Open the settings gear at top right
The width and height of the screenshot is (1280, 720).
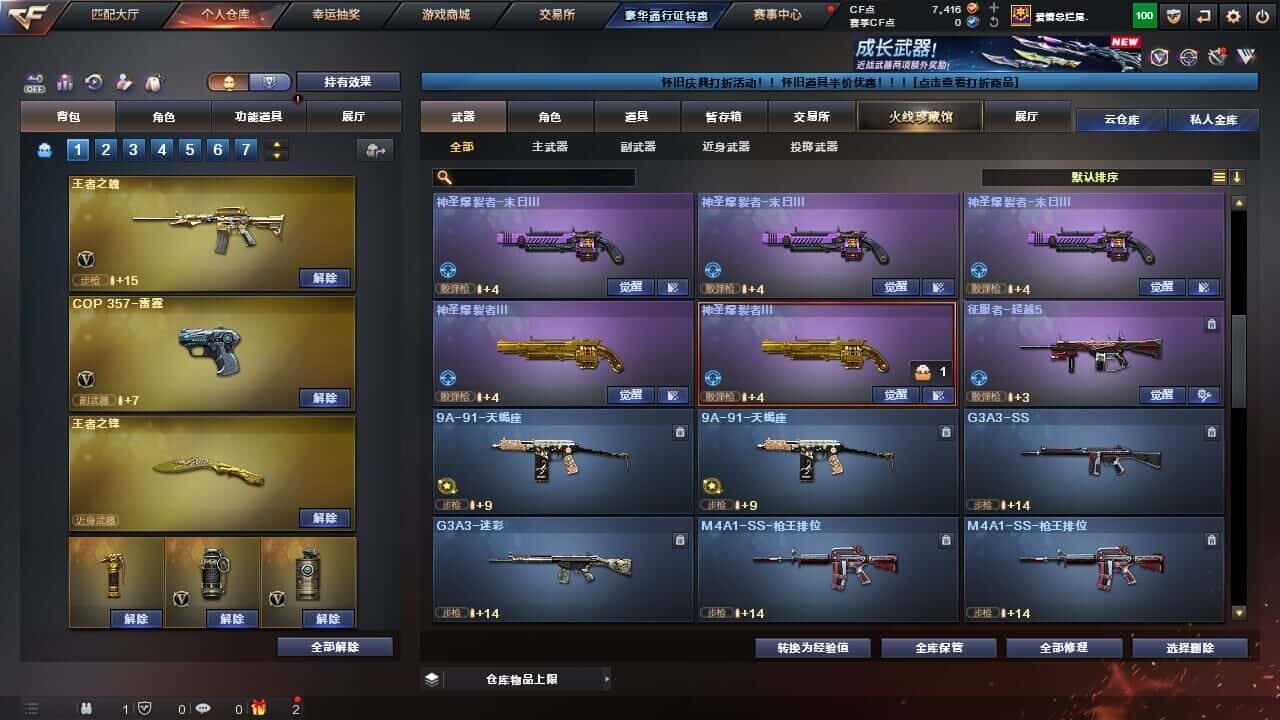point(1233,16)
